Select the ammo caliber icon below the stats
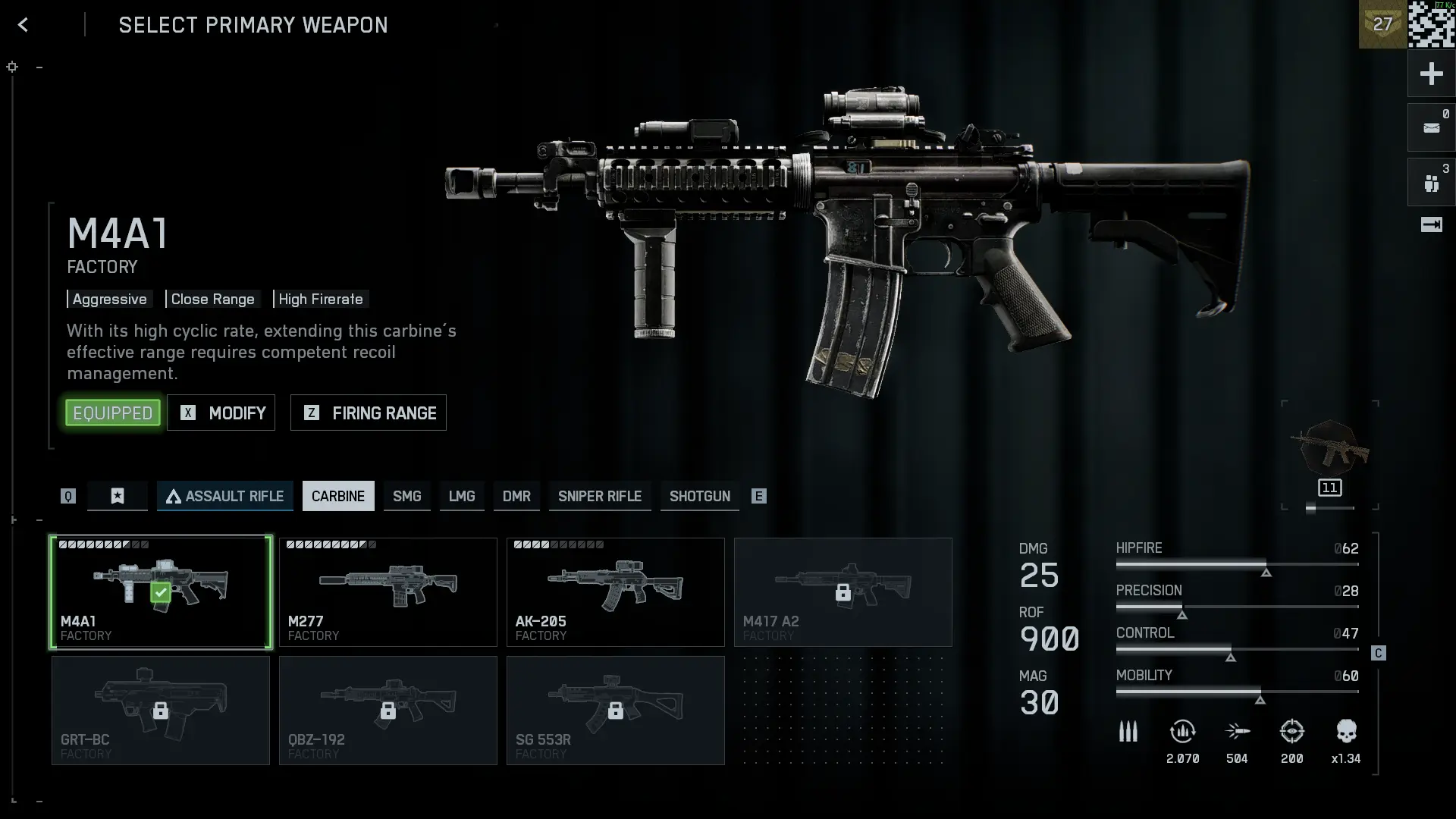The image size is (1456, 819). [x=1128, y=732]
